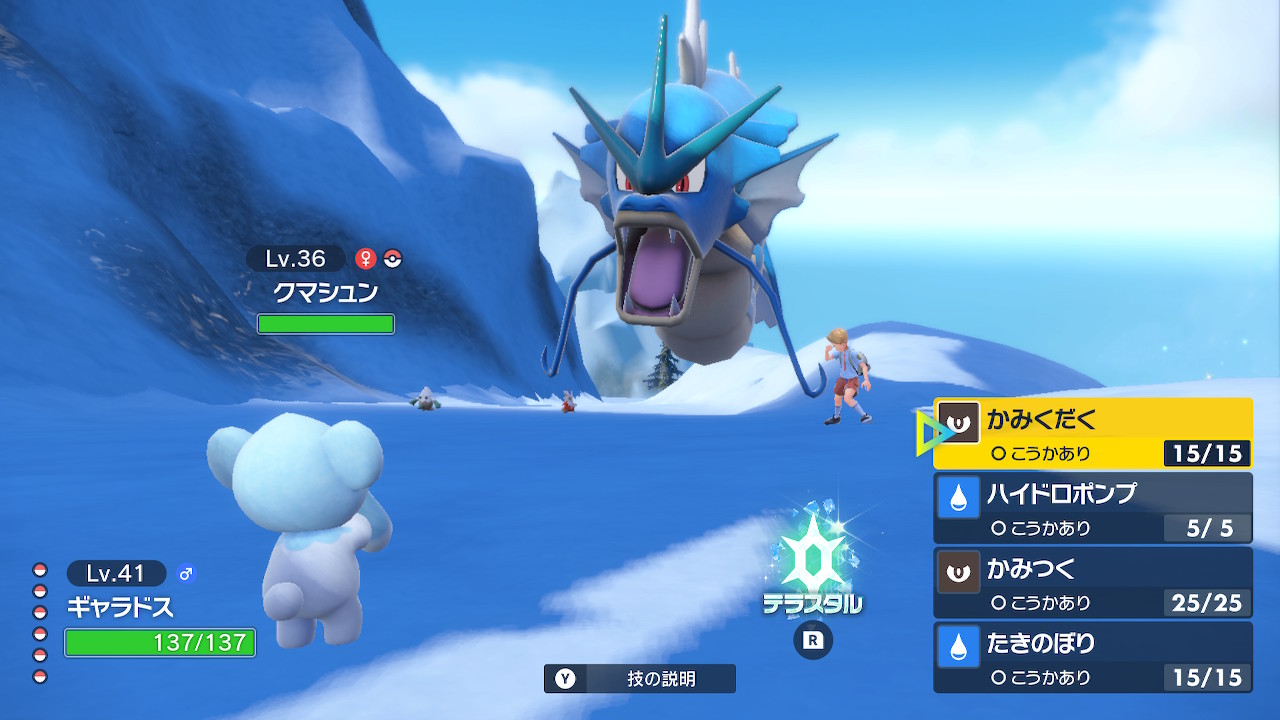Open the 技の説明 move description

[640, 679]
